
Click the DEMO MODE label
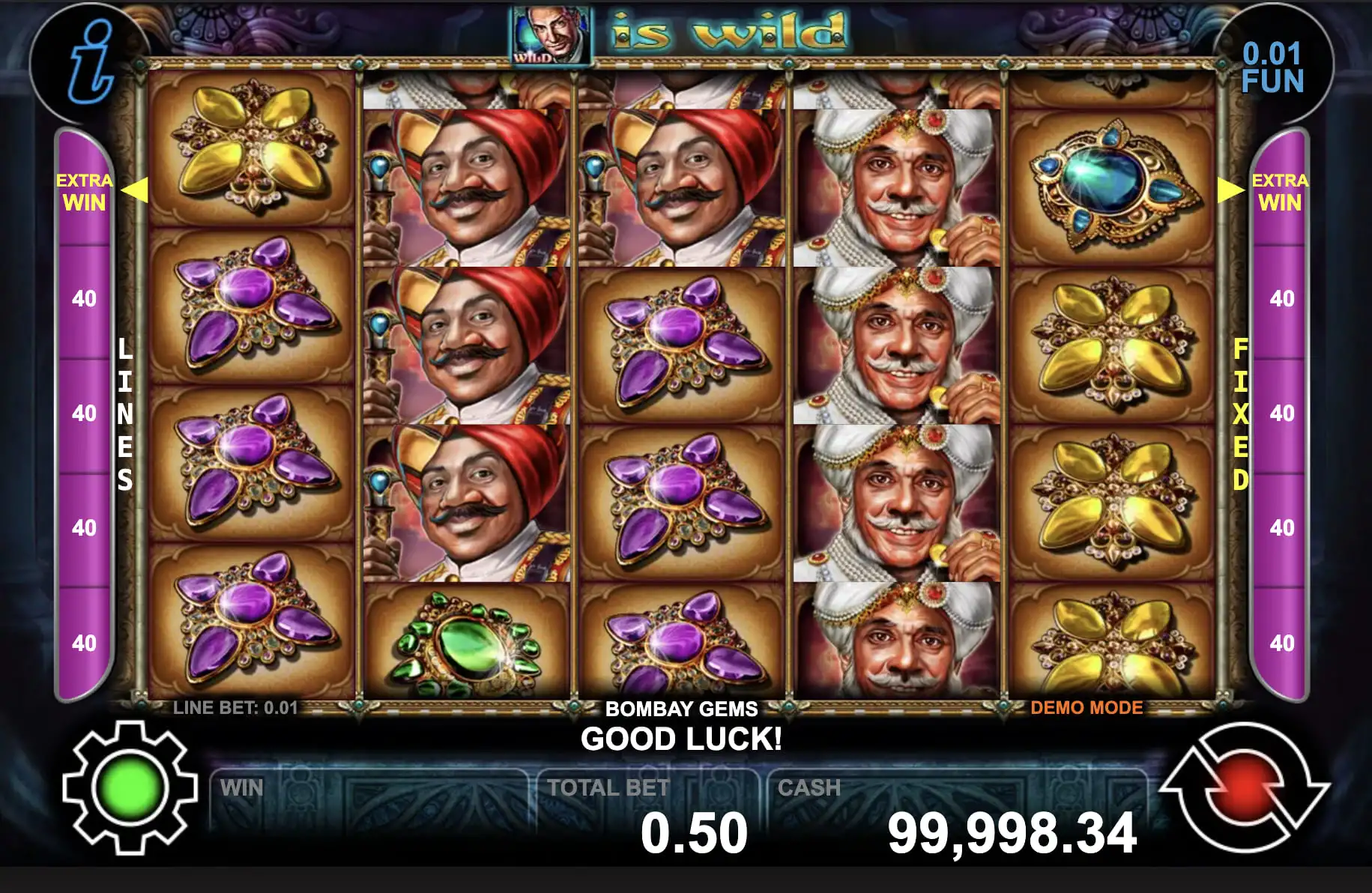click(x=1087, y=708)
